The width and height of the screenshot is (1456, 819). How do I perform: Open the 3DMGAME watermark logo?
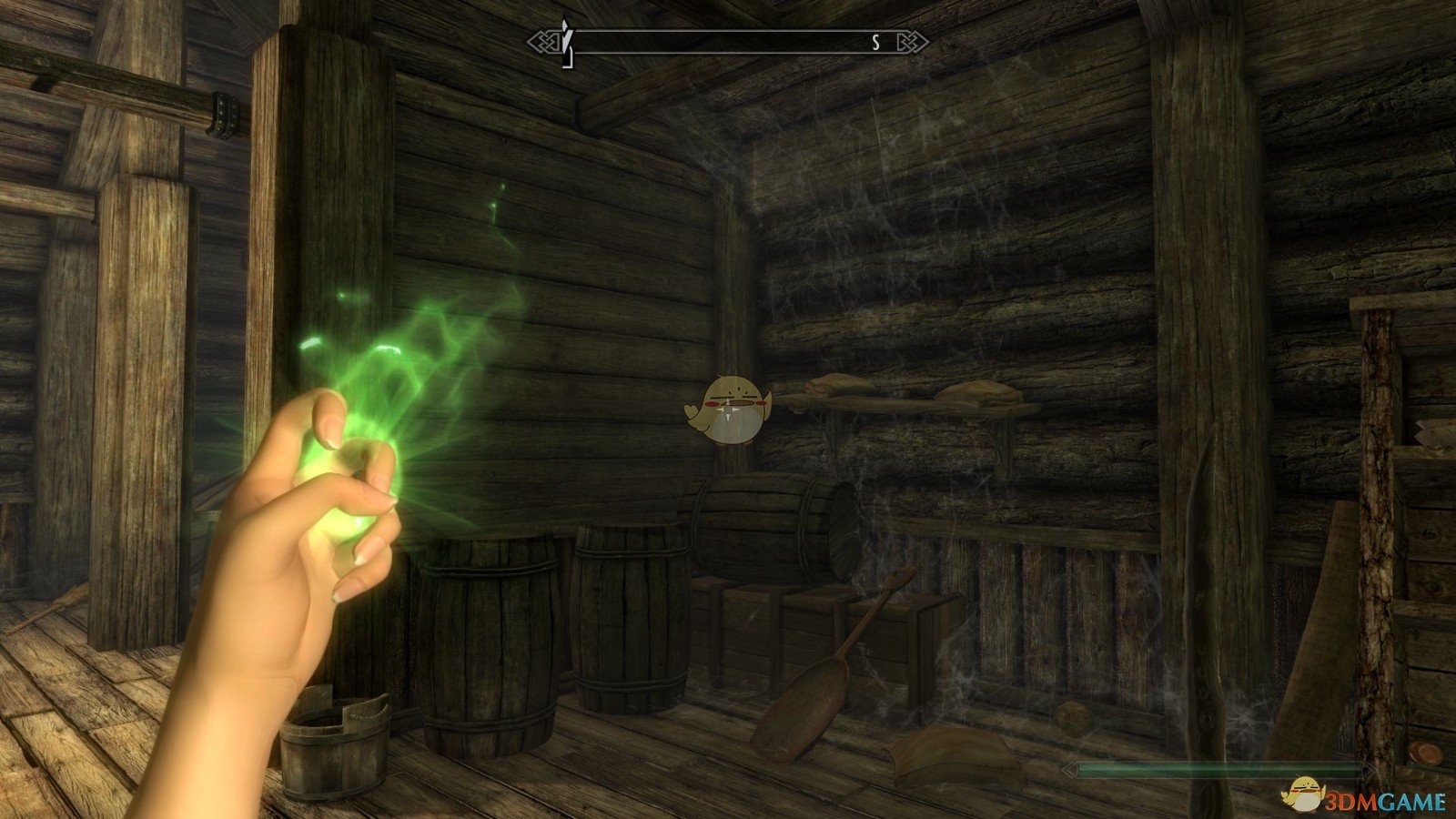pyautogui.click(x=1363, y=798)
